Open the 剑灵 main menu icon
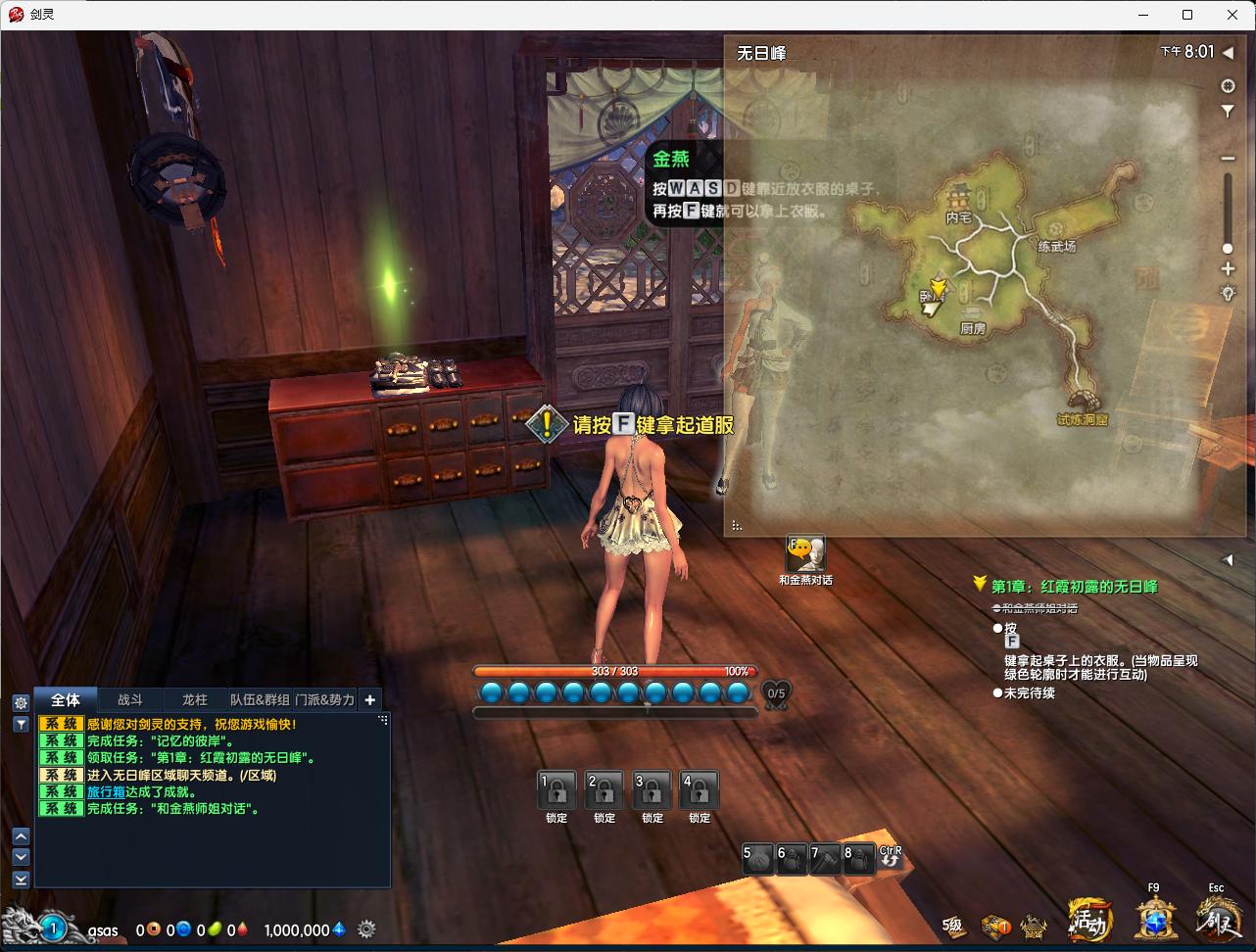 (1217, 919)
